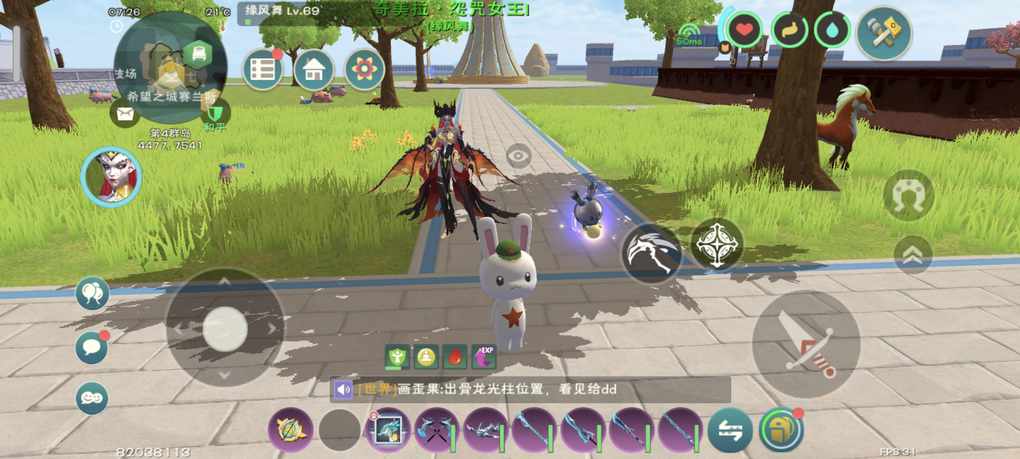Tap the home house button
1020x459 pixels.
[314, 69]
